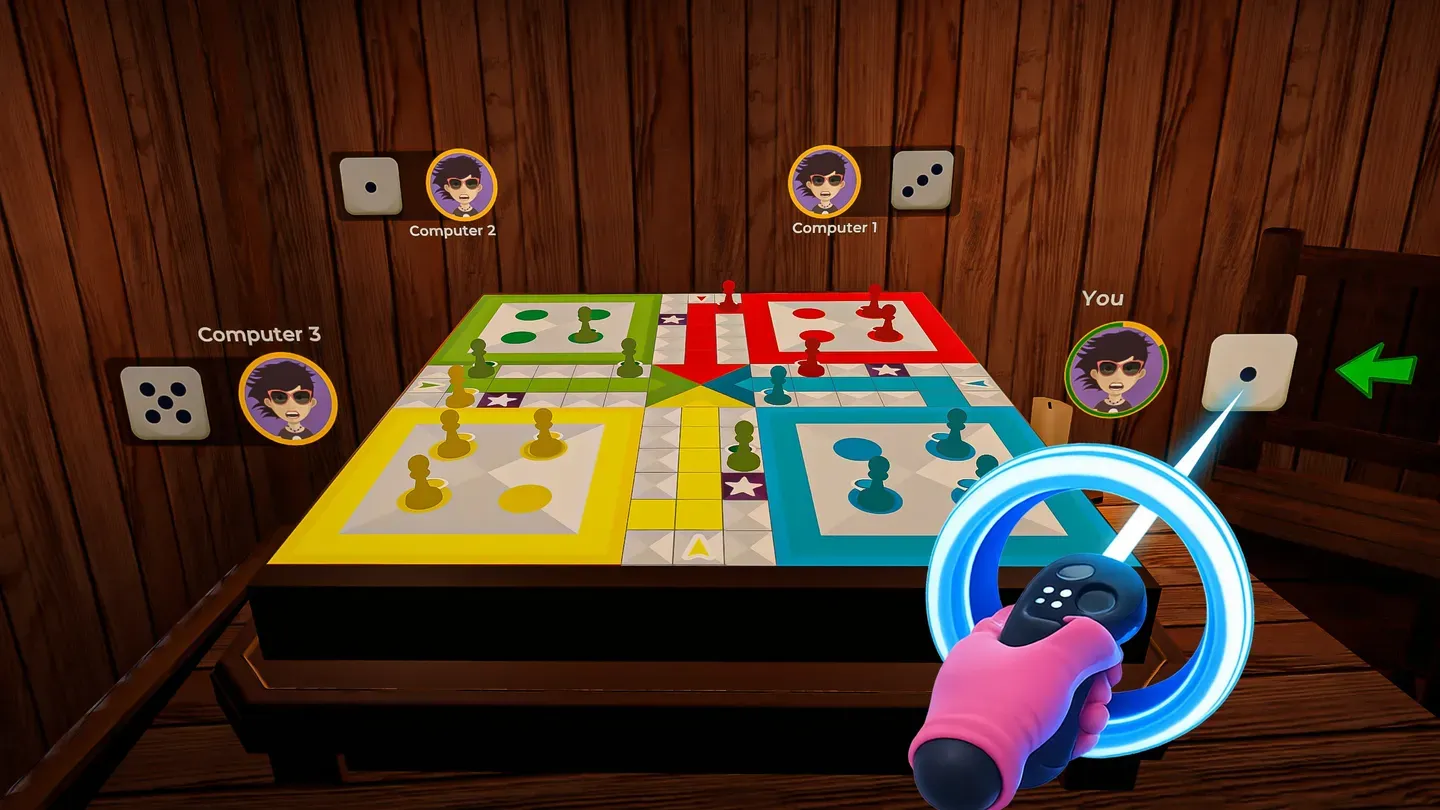Select the teal pawn on the track
This screenshot has width=1440, height=810.
779,385
